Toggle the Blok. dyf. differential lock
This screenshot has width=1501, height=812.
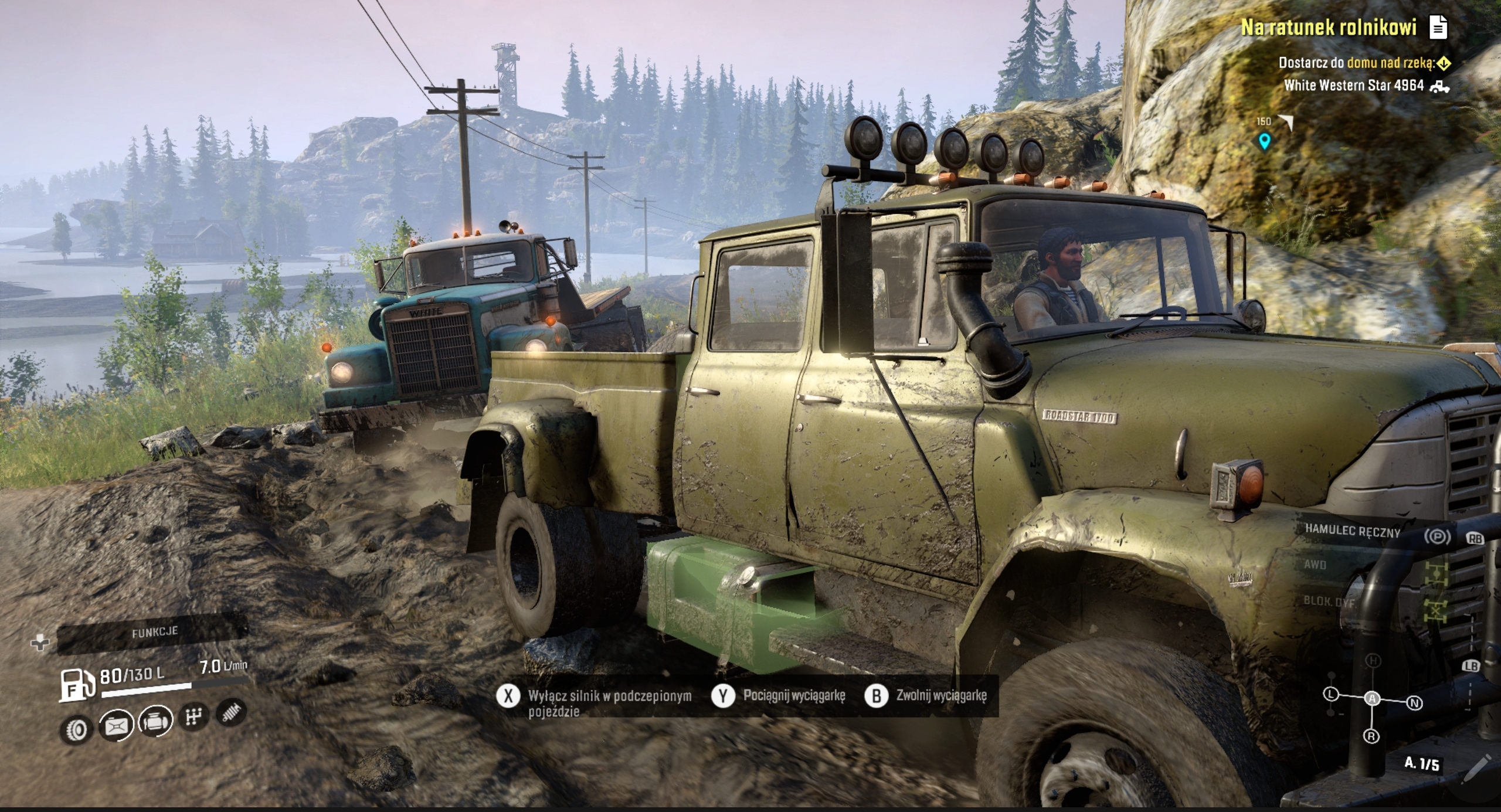[x=1329, y=602]
